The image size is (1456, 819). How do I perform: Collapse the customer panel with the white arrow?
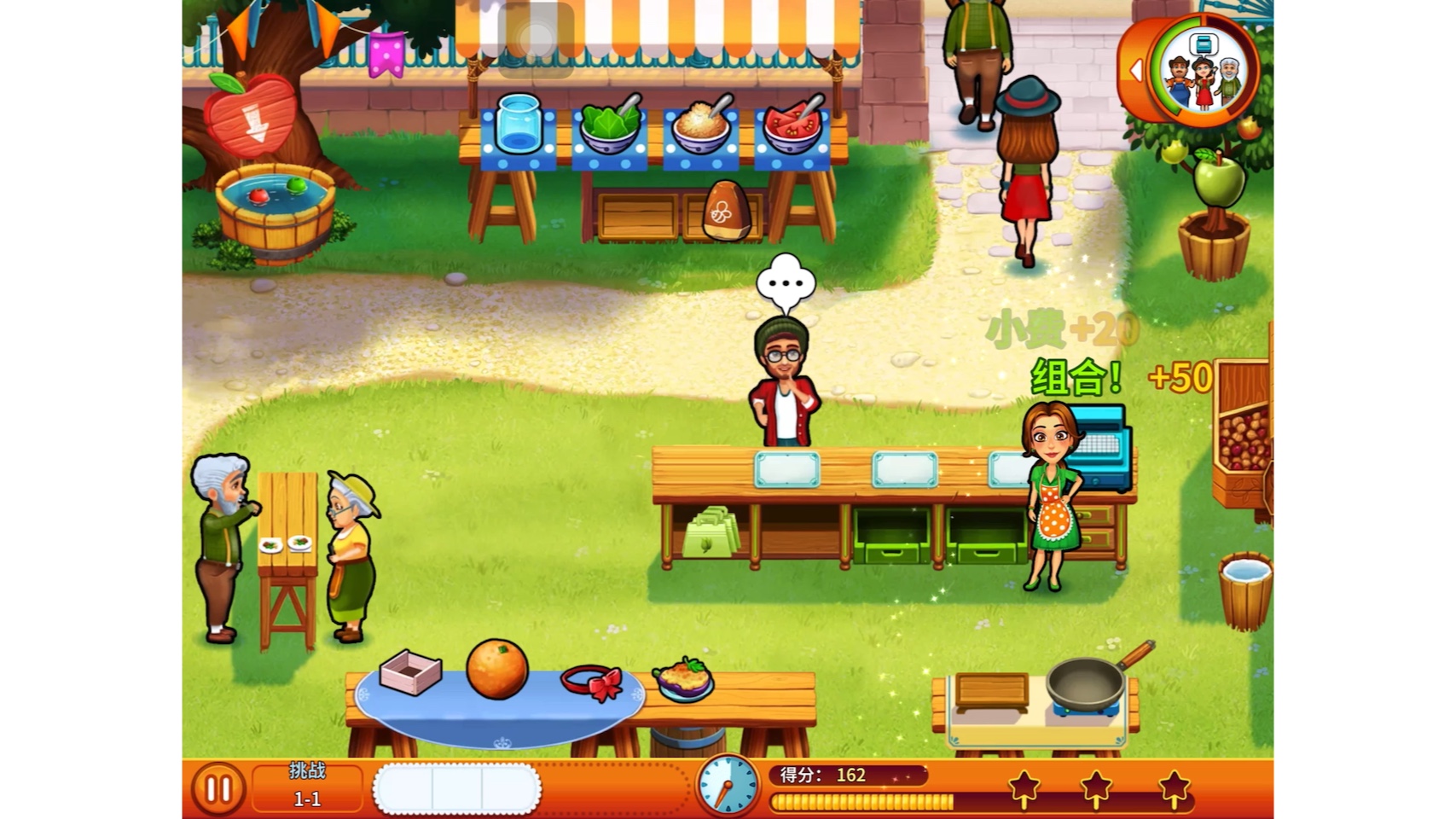(1135, 71)
